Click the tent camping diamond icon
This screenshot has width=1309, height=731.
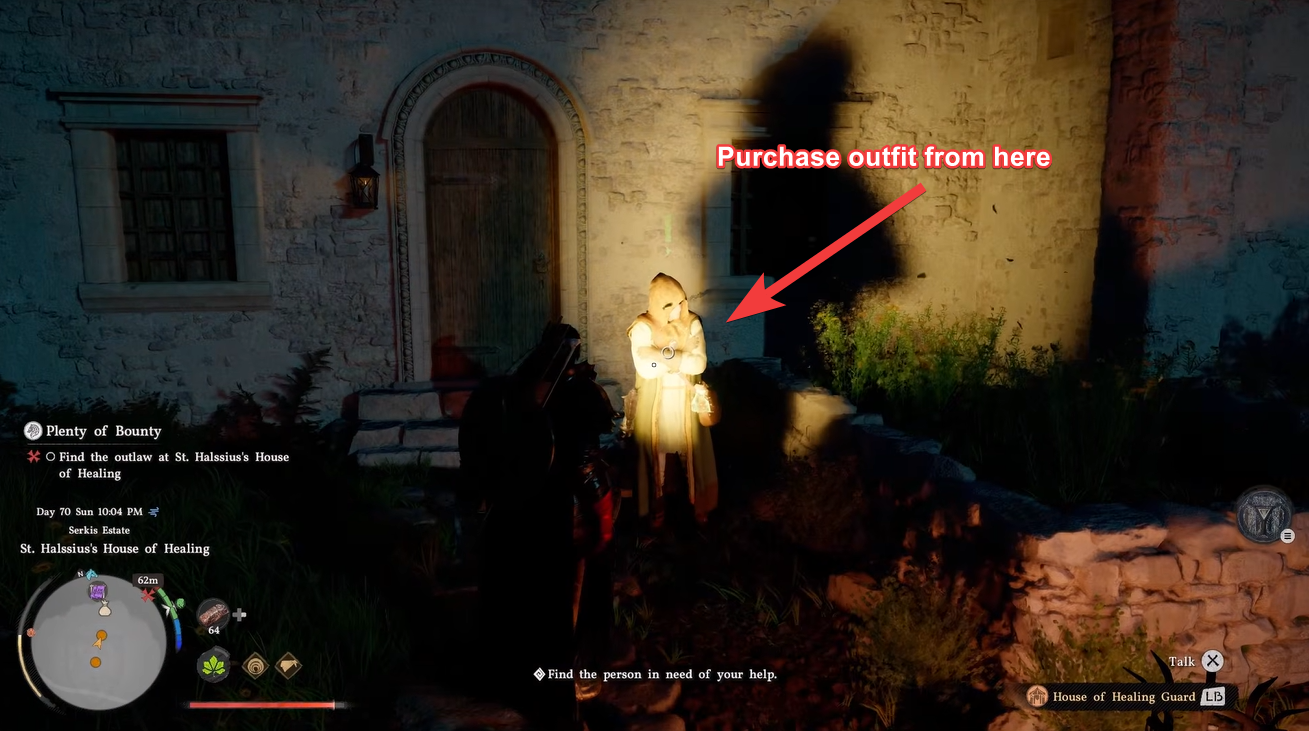coord(289,666)
